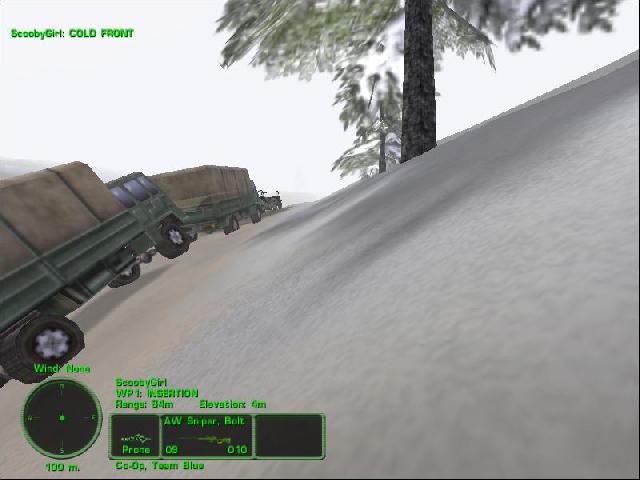The image size is (640, 480).
Task: Click the Prone stance indicator
Action: [134, 437]
